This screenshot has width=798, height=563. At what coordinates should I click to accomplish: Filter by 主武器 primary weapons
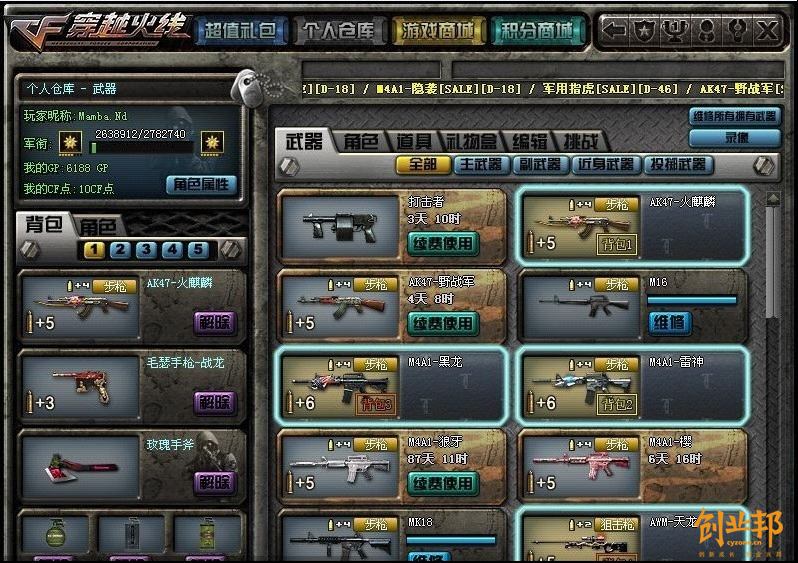480,164
